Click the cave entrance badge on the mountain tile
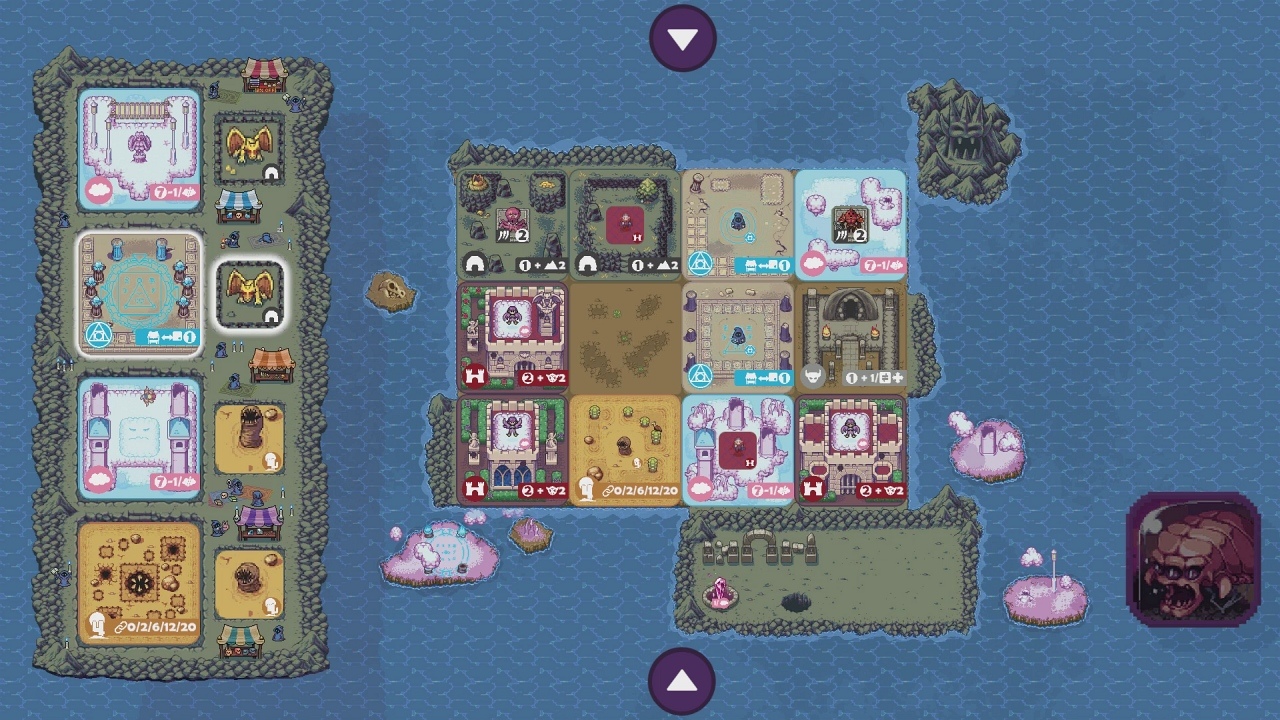This screenshot has width=1280, height=720. coord(475,265)
